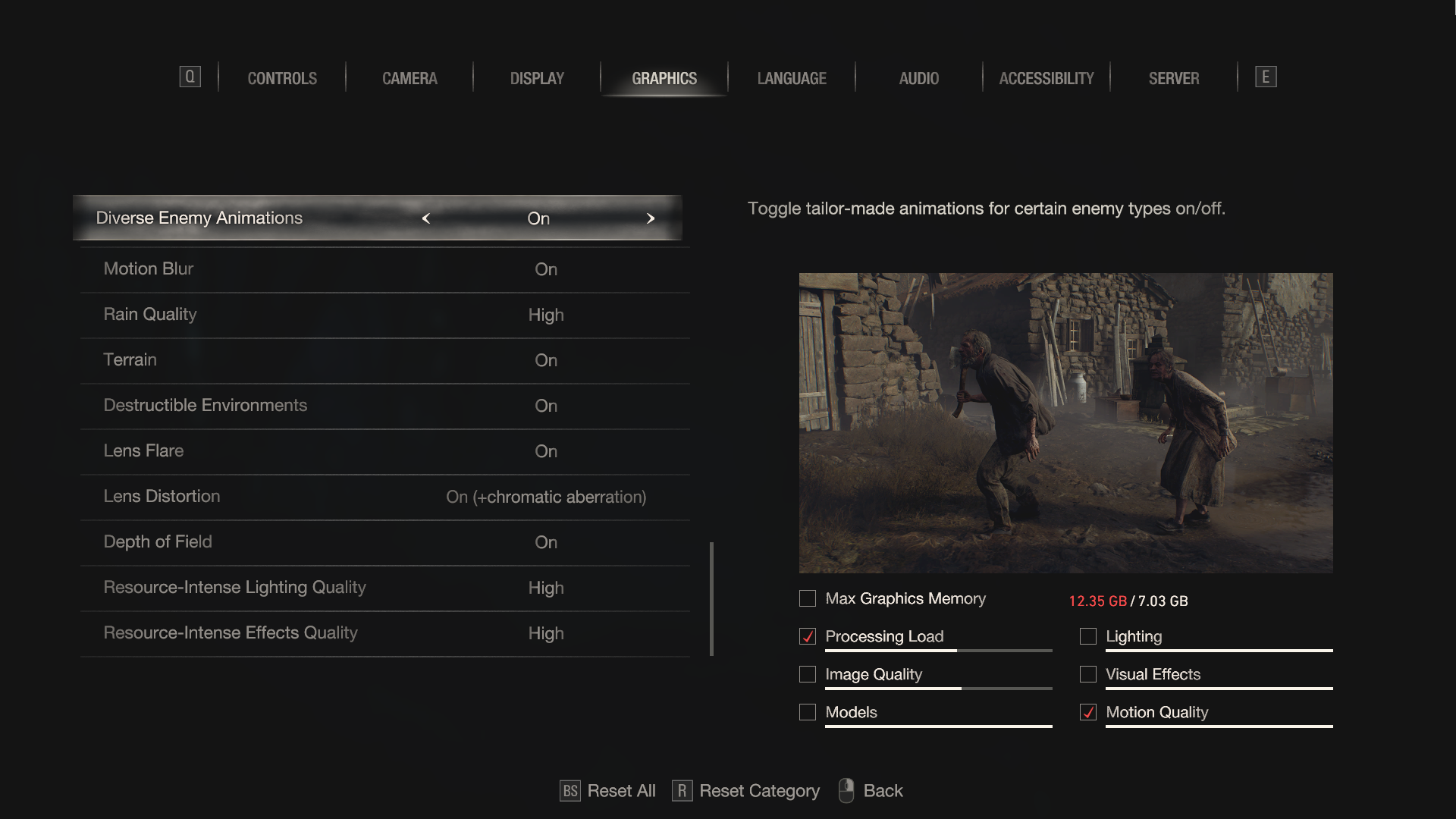Viewport: 1456px width, 819px height.
Task: Go to the Language tab
Action: coord(792,78)
